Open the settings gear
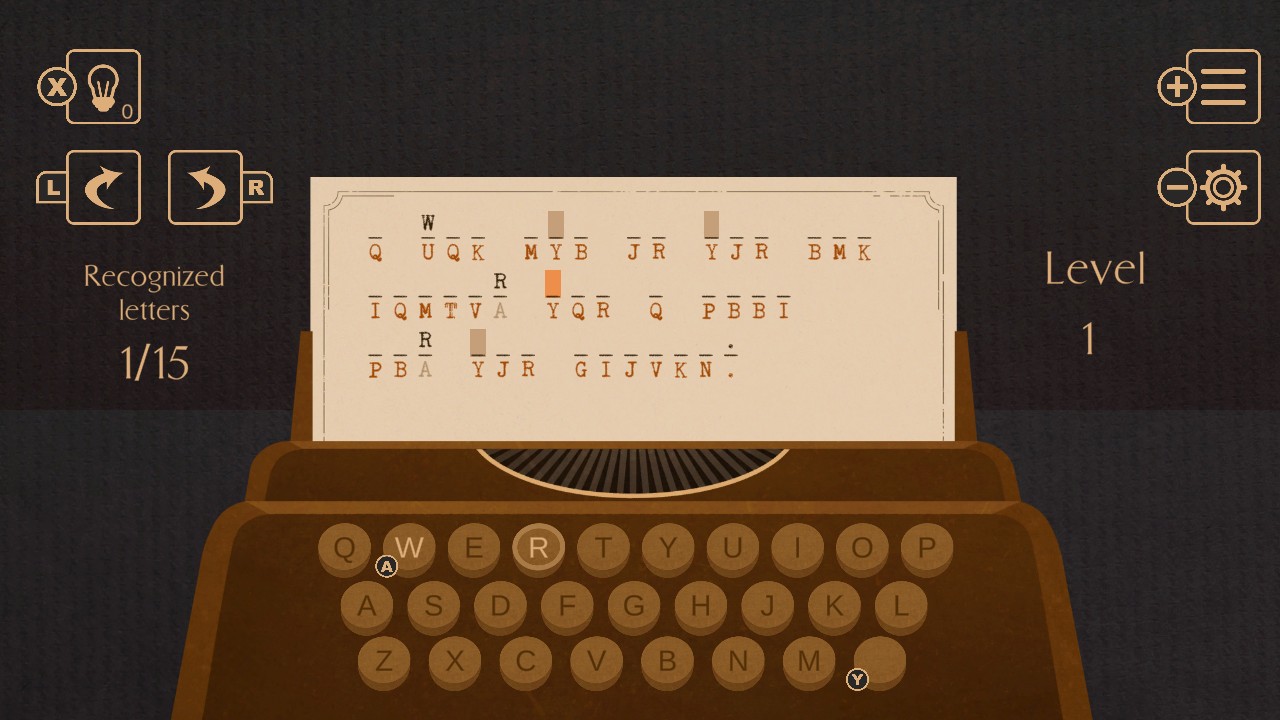This screenshot has height=720, width=1280. tap(1225, 187)
